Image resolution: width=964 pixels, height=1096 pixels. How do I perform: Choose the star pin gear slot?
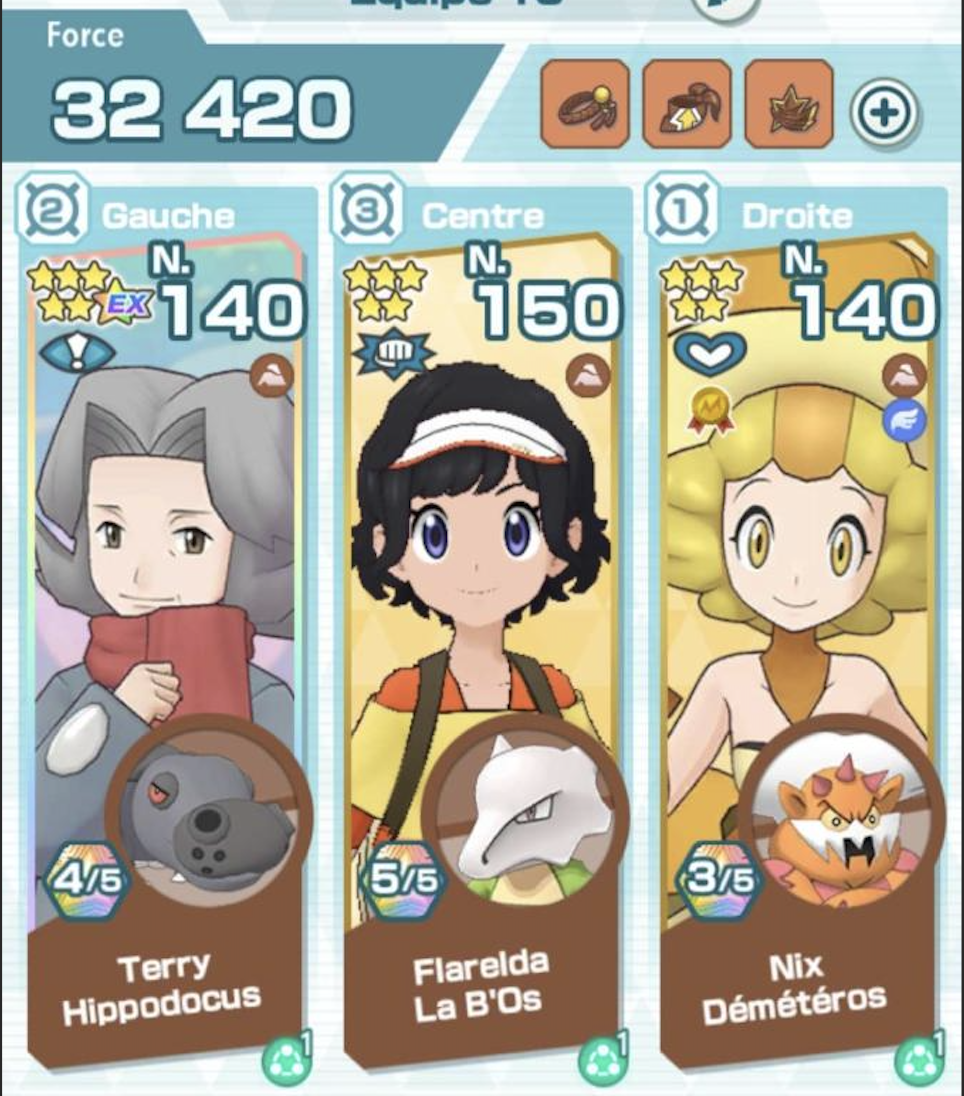(x=789, y=104)
